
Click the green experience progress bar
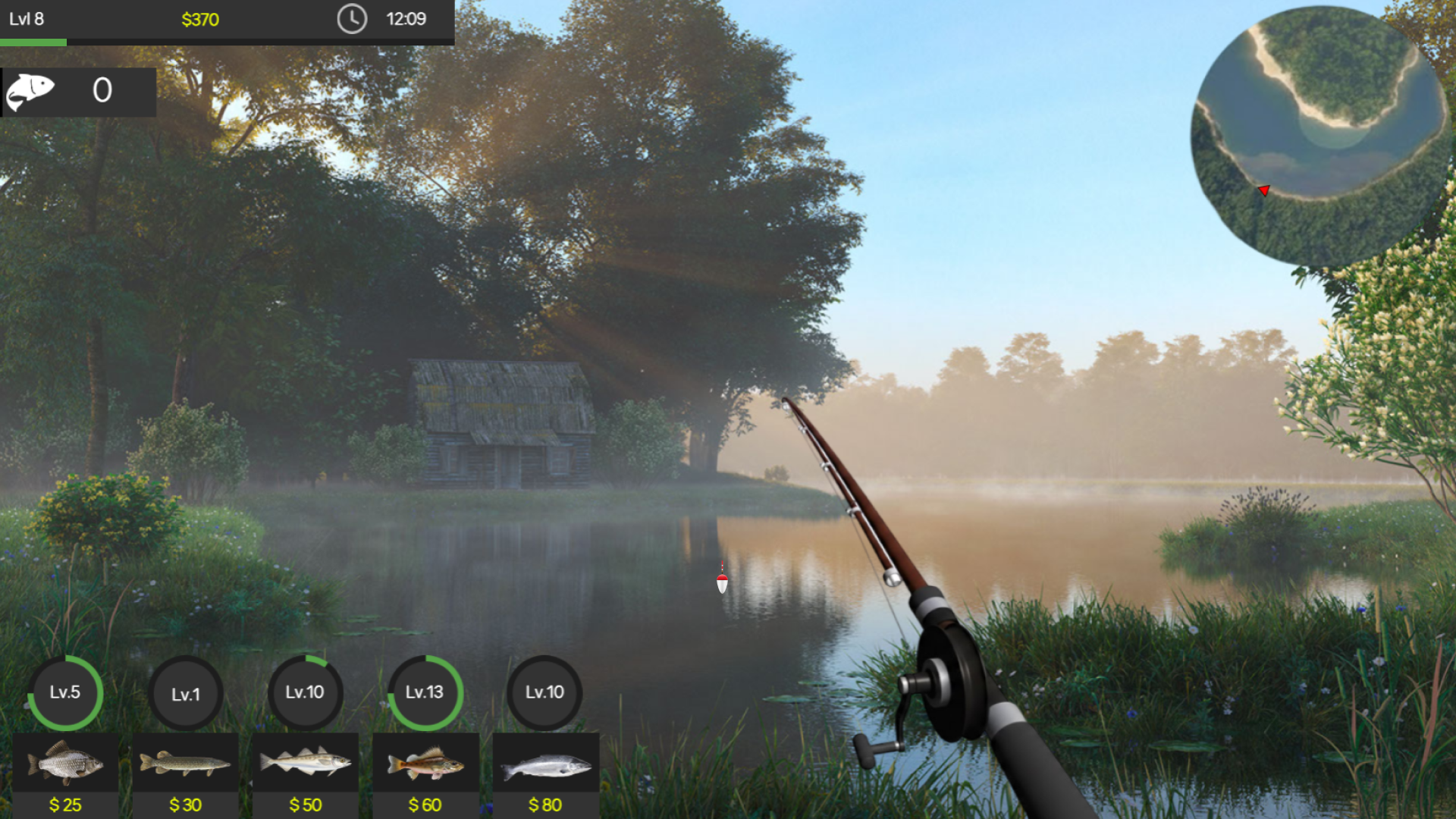click(x=33, y=43)
